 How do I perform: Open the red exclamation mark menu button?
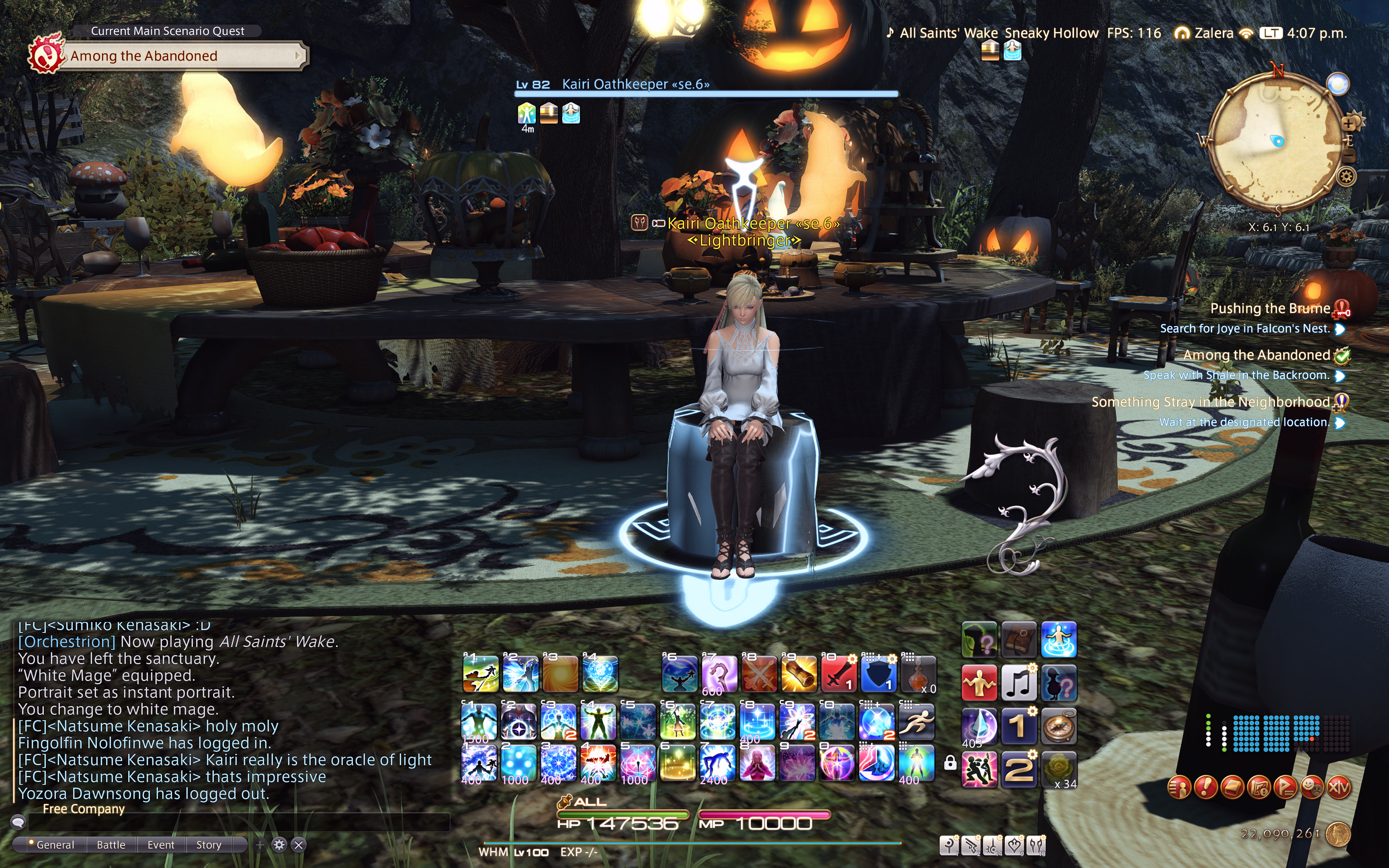[x=1205, y=788]
